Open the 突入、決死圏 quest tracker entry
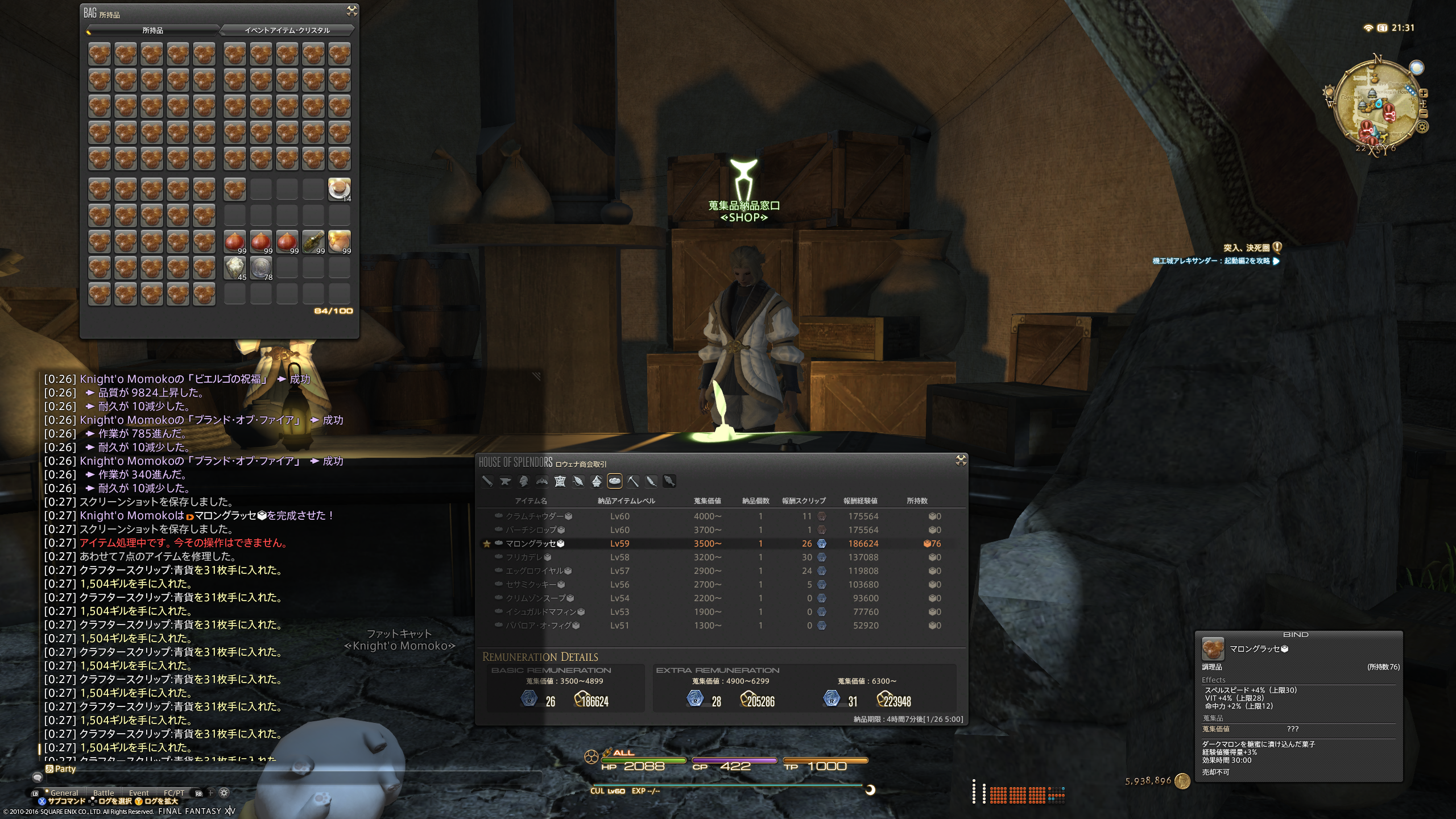This screenshot has height=819, width=1456. pos(1246,248)
